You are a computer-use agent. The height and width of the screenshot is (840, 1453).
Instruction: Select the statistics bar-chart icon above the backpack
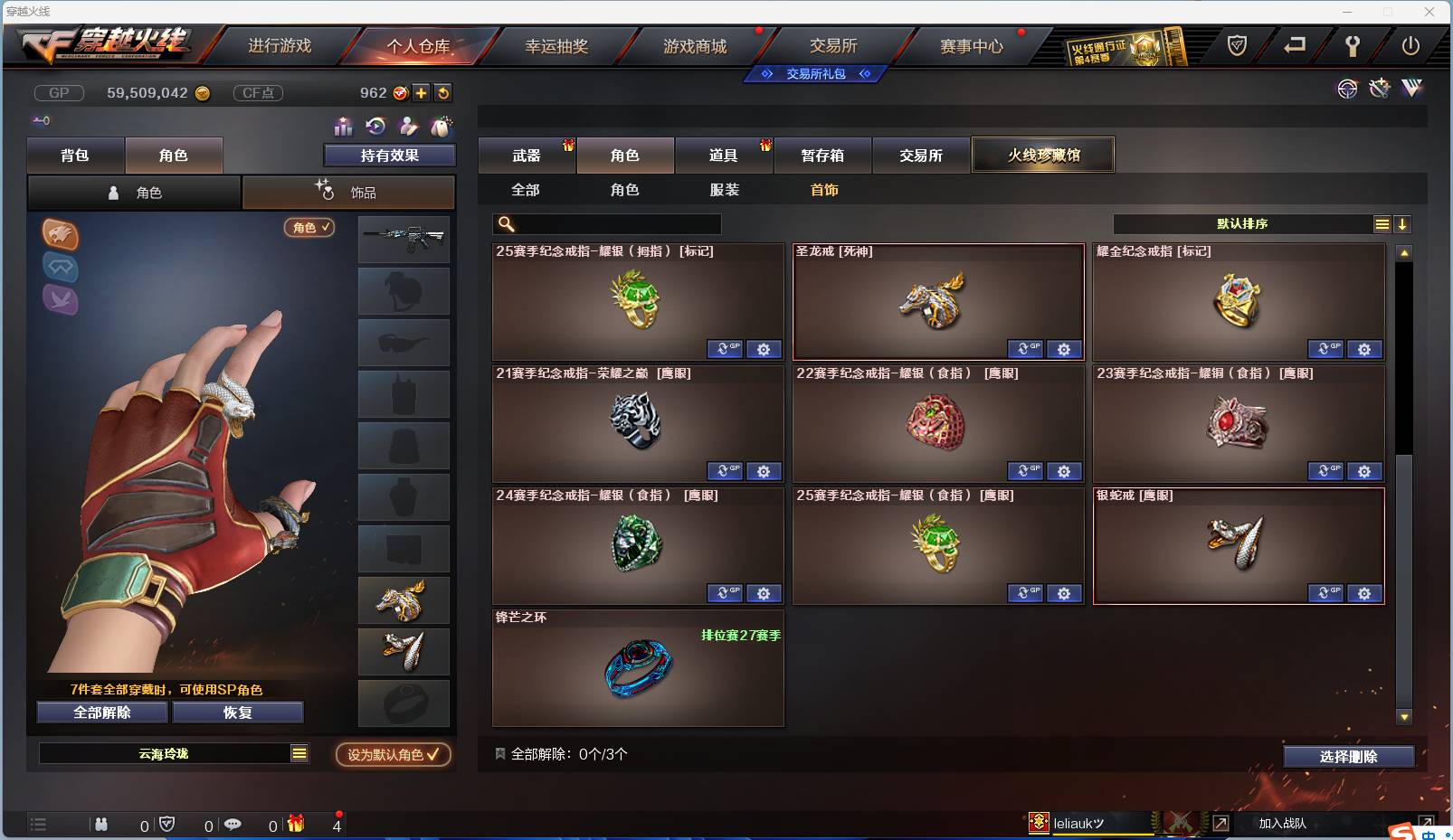342,127
